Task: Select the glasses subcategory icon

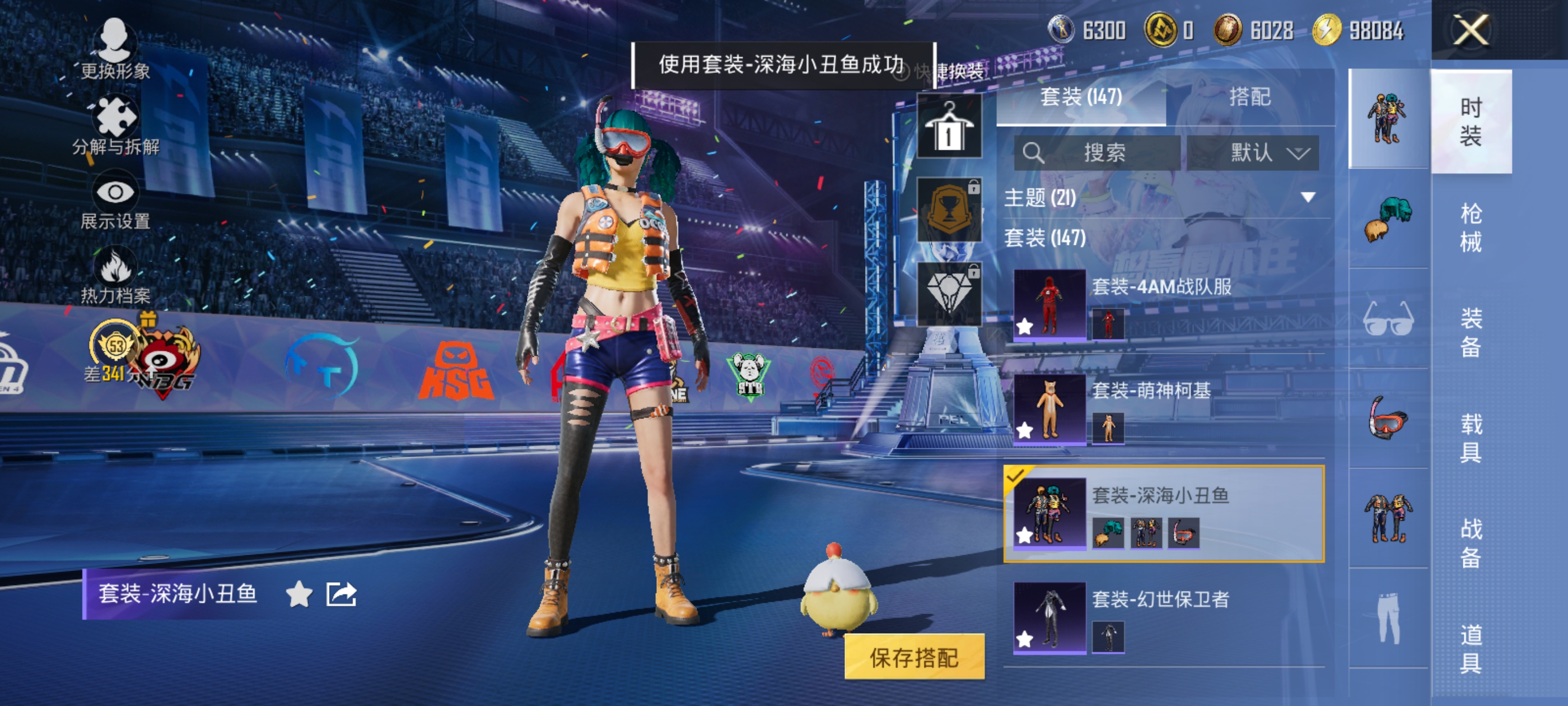Action: (1388, 318)
